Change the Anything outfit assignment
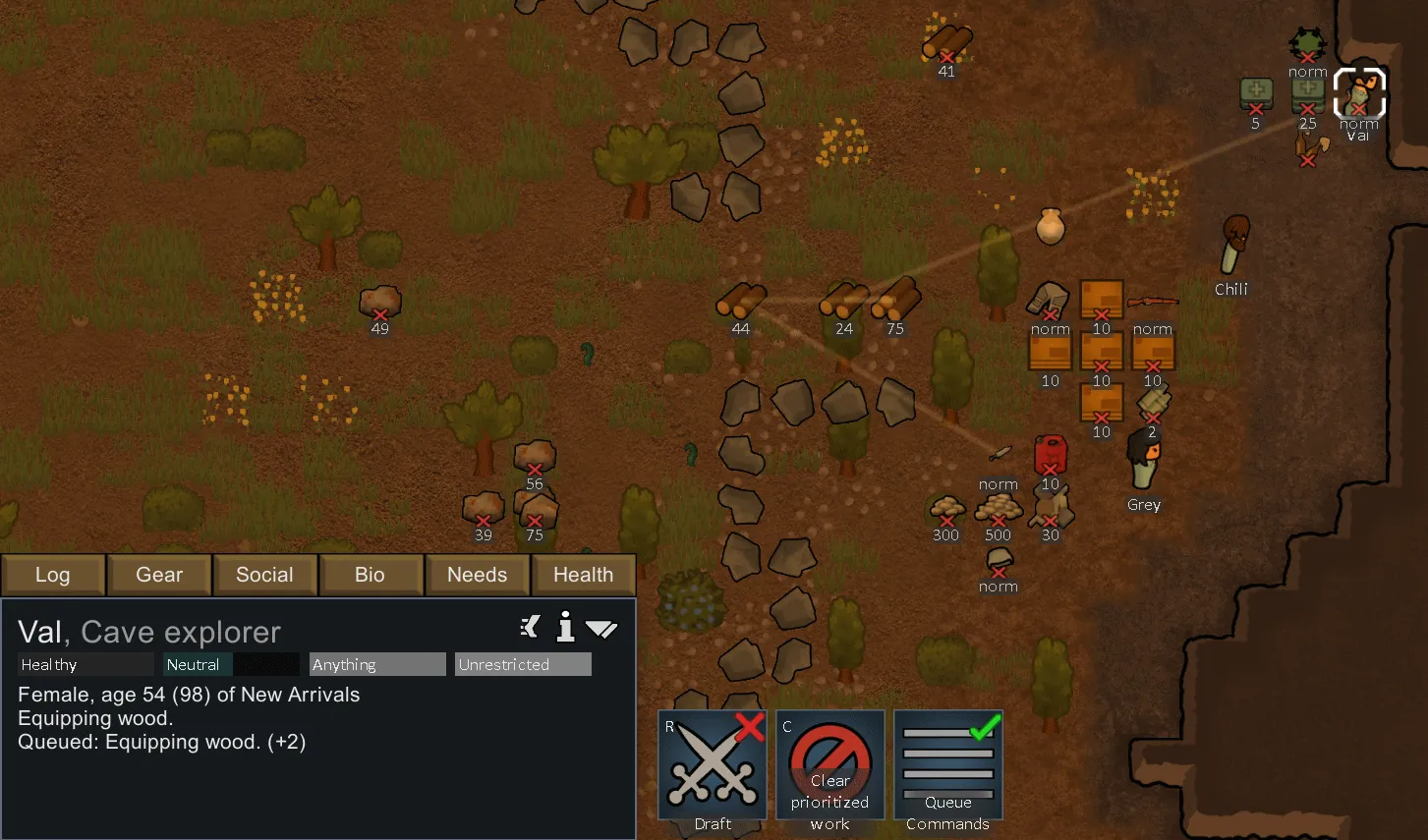 click(x=377, y=665)
